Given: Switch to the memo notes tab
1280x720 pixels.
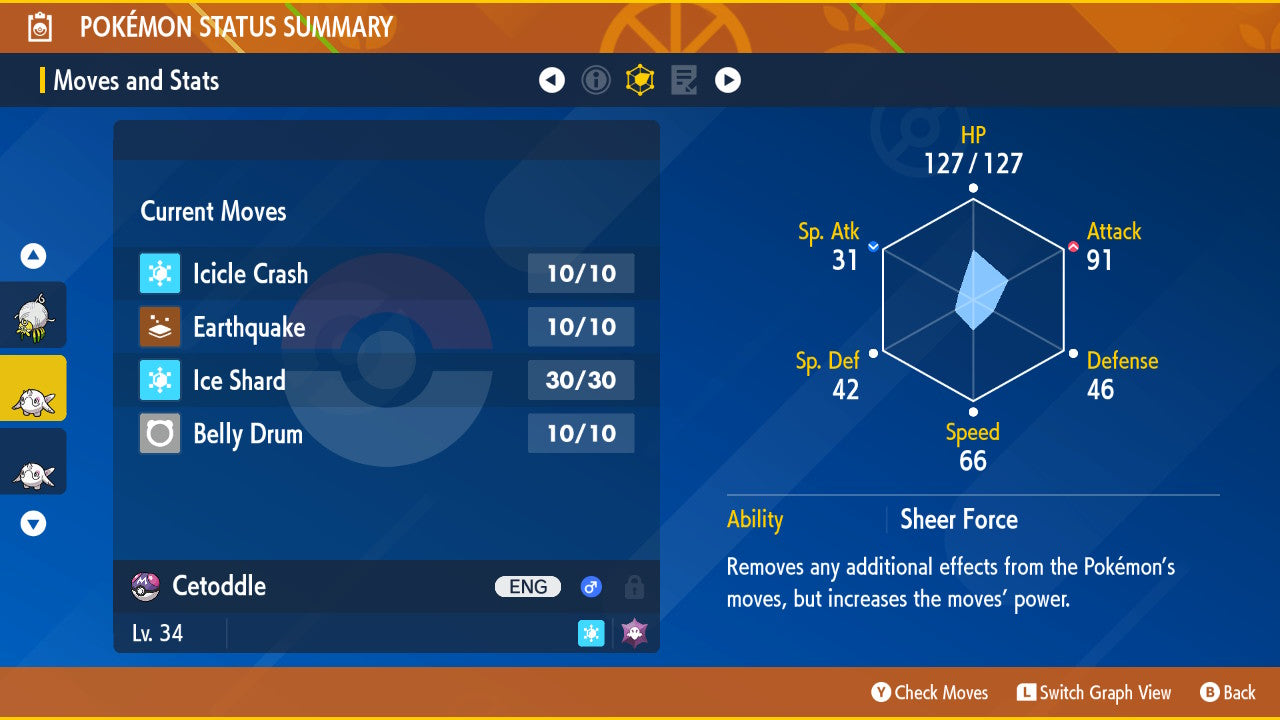Looking at the screenshot, I should tap(684, 80).
